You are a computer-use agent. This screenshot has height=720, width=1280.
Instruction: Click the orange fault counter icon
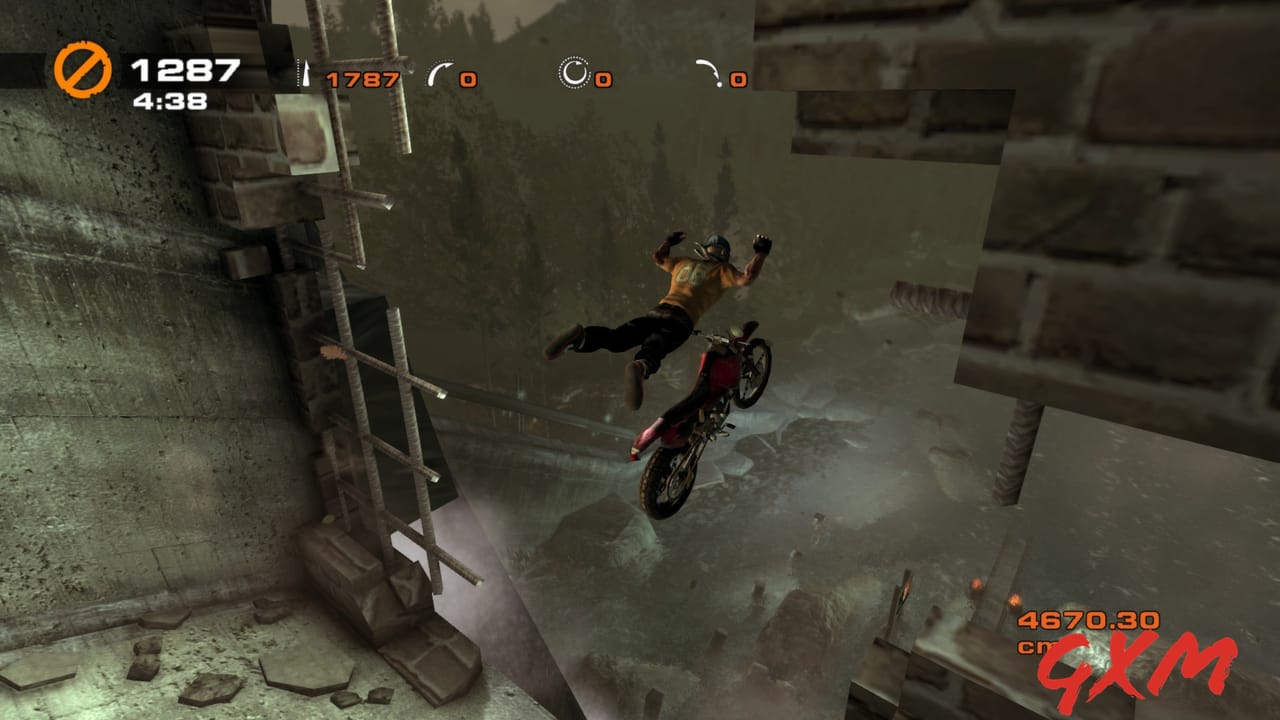click(x=82, y=67)
